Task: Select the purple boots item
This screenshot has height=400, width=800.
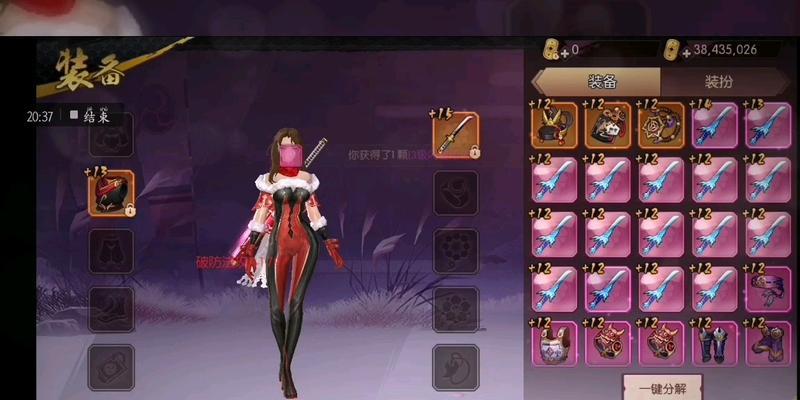Action: (x=768, y=344)
